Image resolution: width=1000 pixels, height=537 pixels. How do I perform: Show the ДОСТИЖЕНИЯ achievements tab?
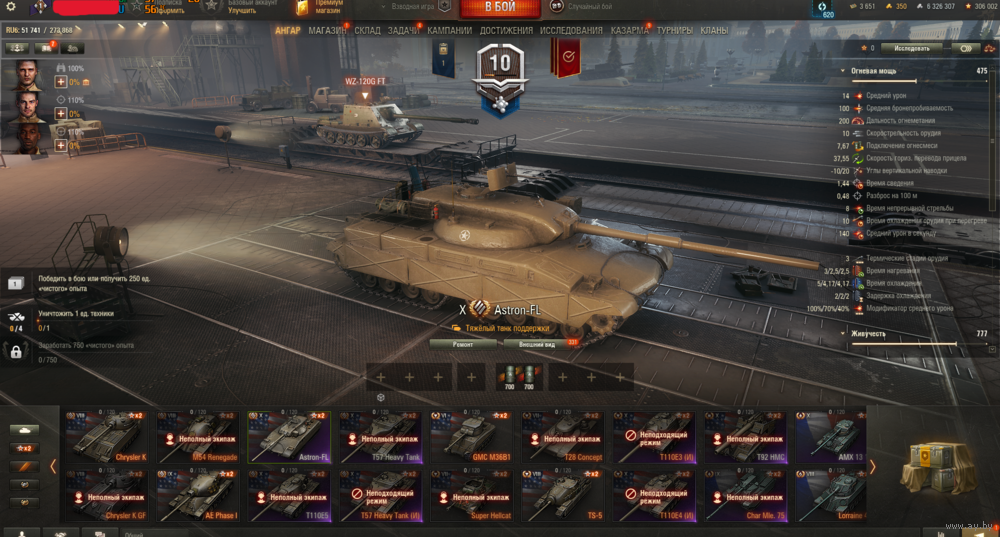506,31
